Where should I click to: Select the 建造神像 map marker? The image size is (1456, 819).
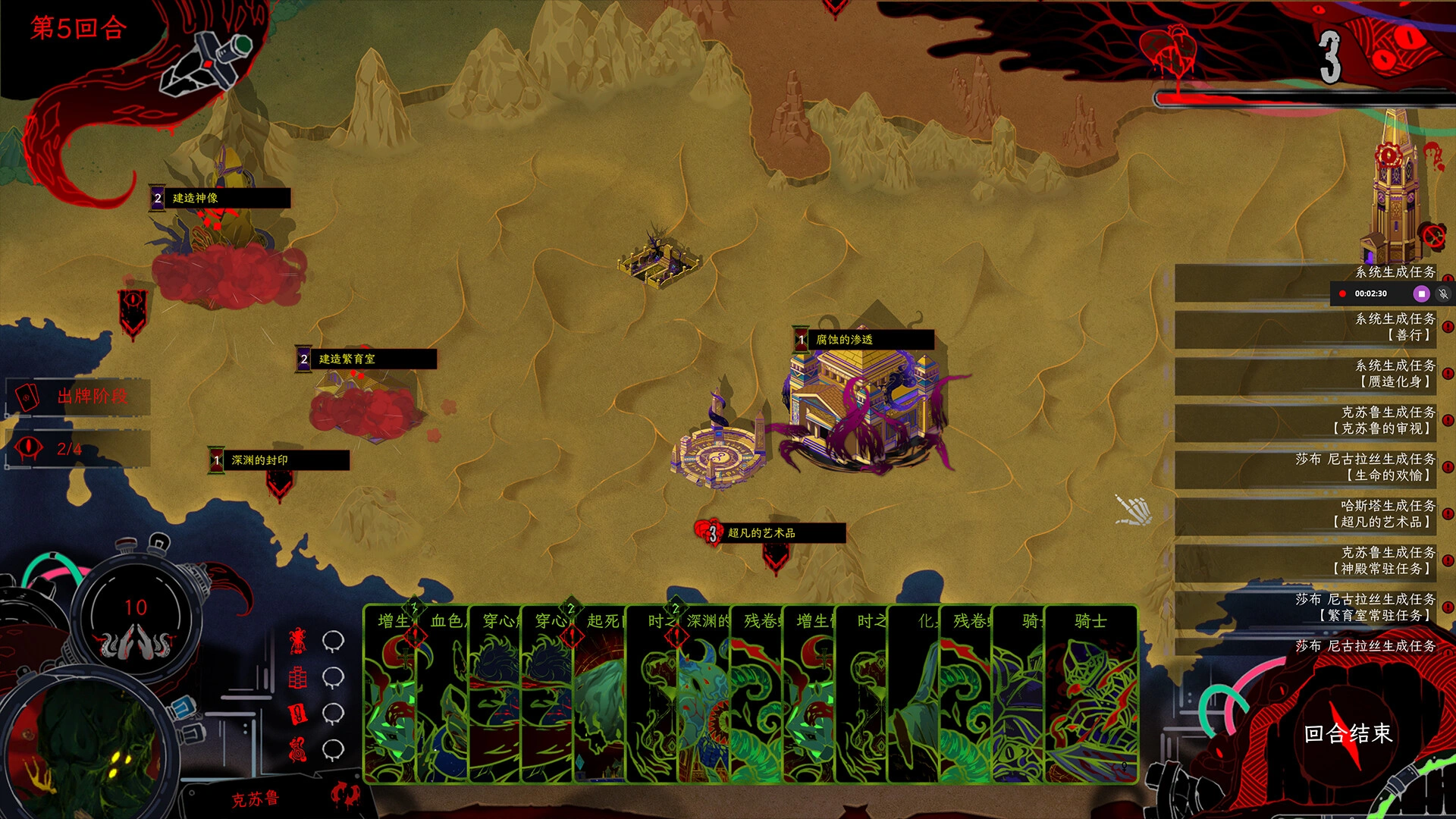[220, 198]
